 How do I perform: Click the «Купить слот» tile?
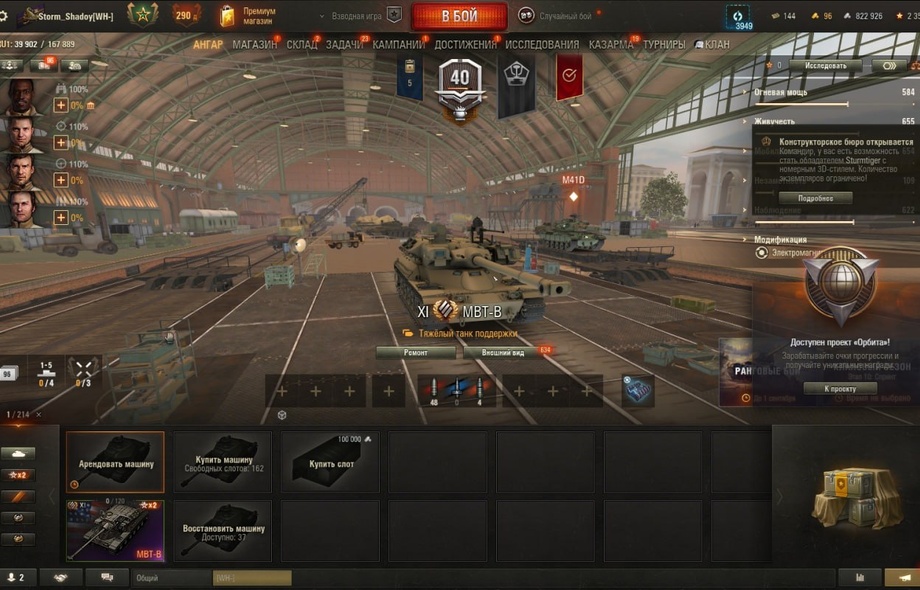pos(333,462)
